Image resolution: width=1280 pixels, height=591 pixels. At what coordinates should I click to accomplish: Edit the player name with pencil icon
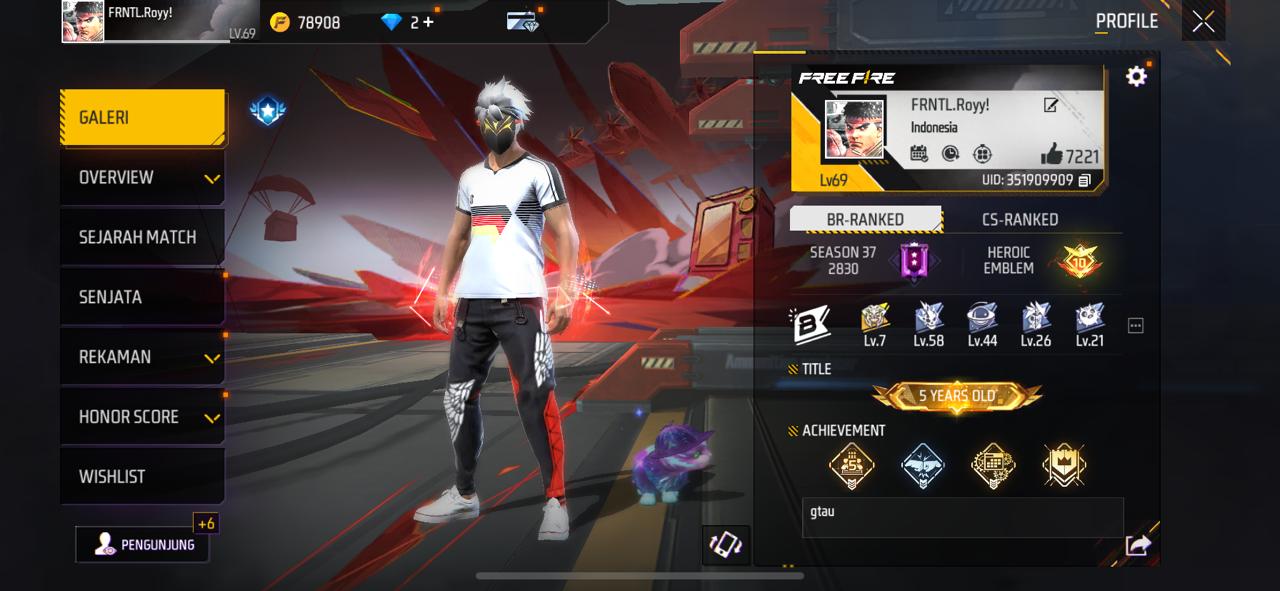[1051, 105]
